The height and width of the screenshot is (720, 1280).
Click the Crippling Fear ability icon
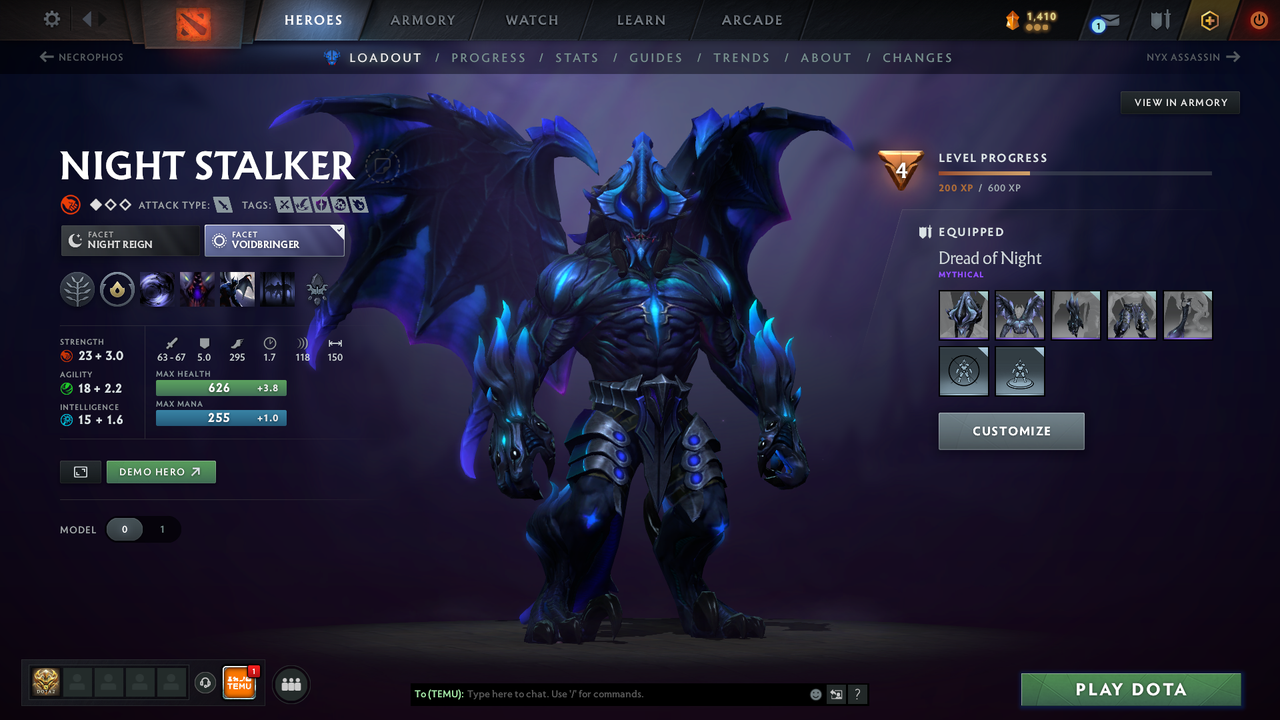point(197,289)
